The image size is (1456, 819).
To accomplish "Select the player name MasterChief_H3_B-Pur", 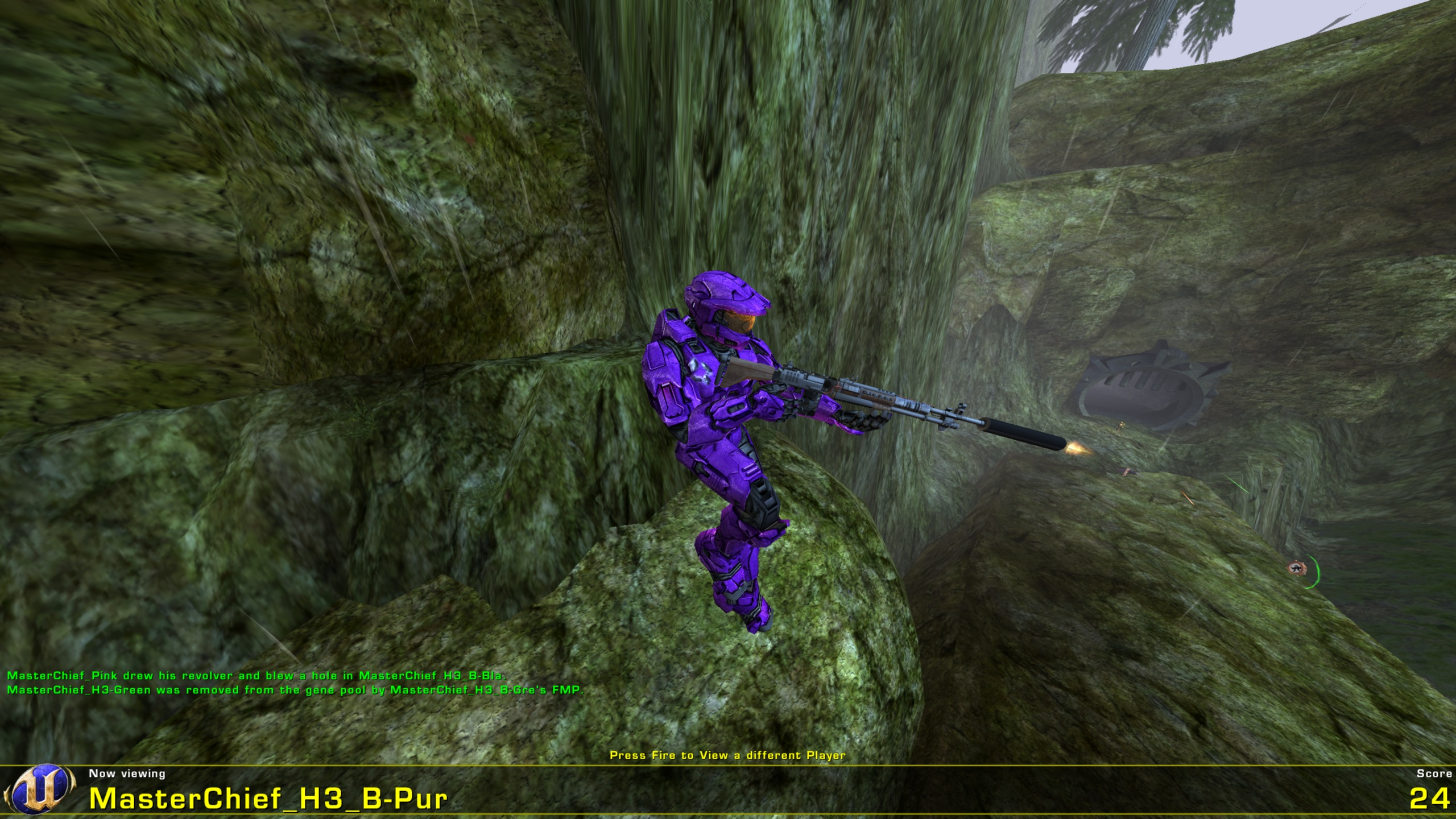I will pos(267,799).
